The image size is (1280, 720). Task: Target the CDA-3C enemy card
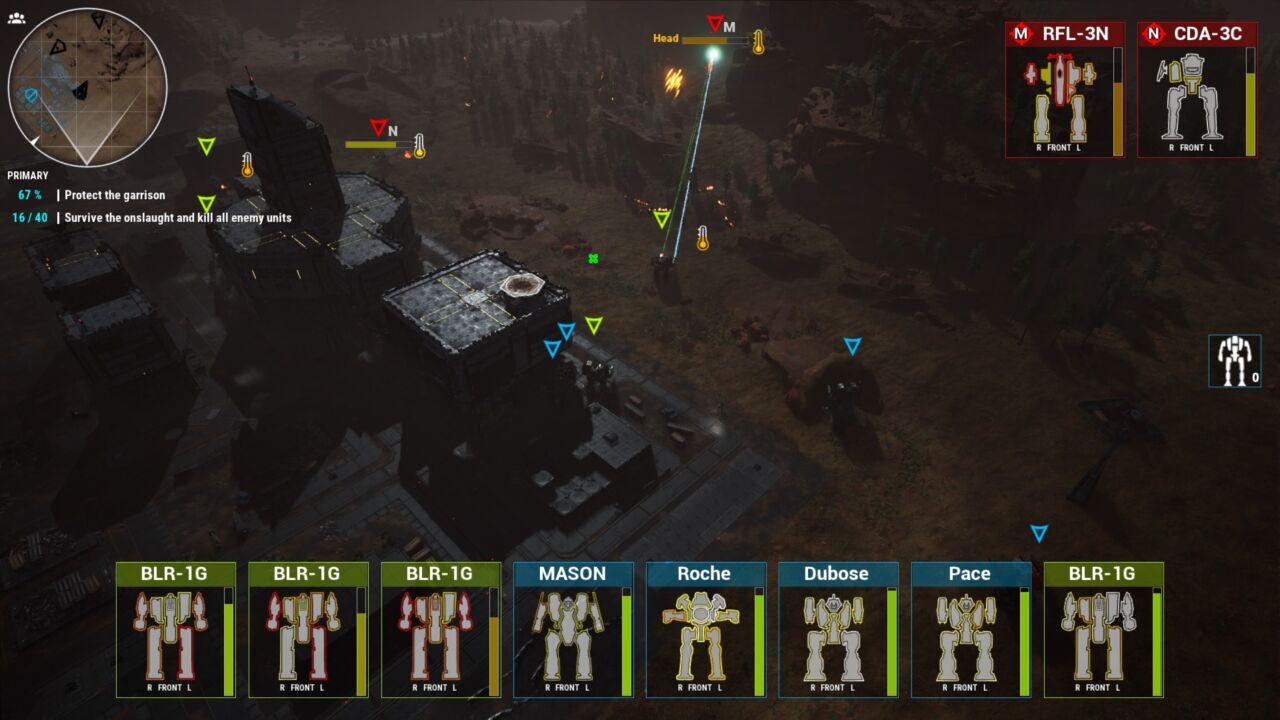point(1197,90)
